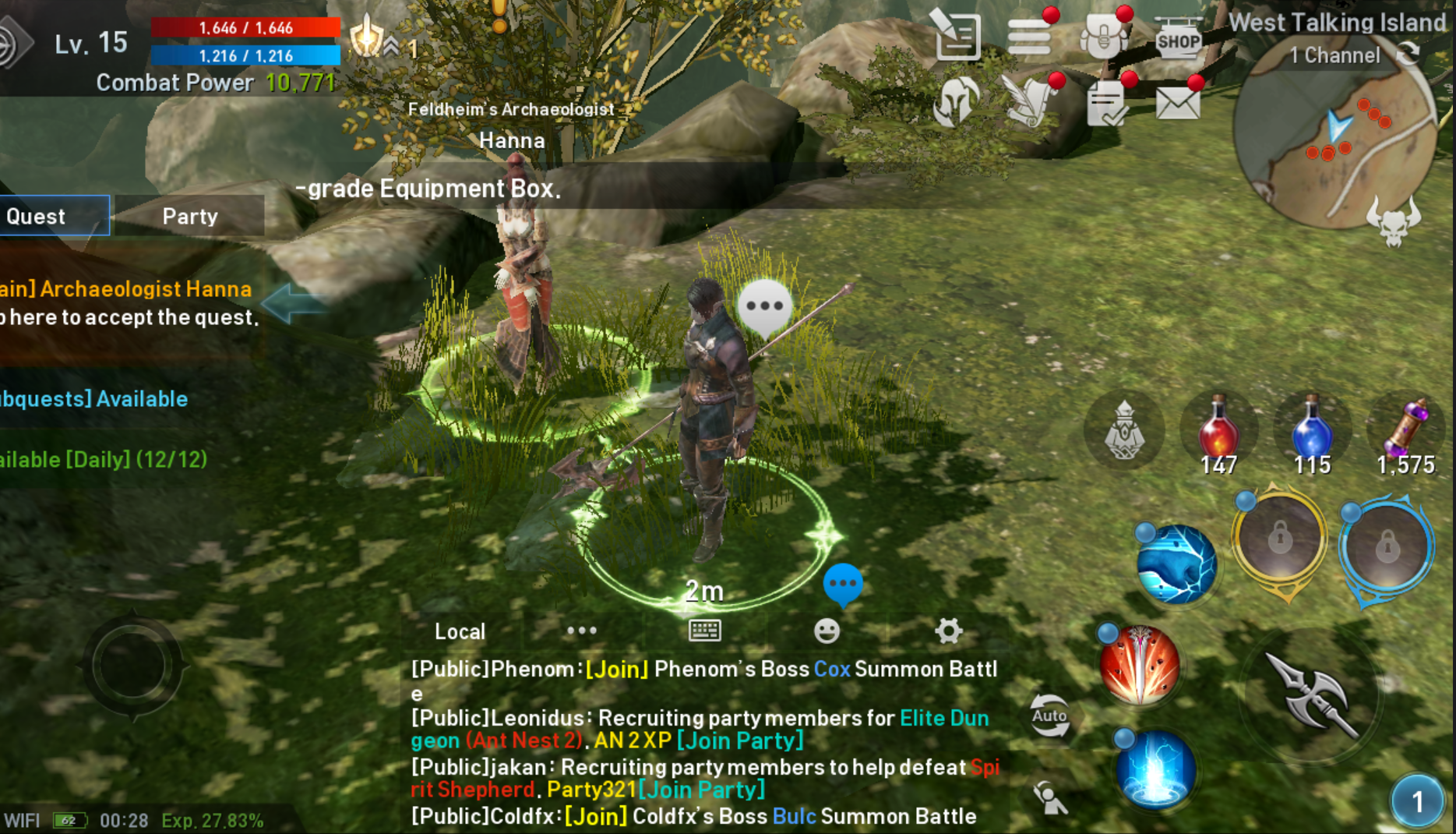Unlock the blue locked skill slot
Image resolution: width=1456 pixels, height=834 pixels.
tap(1386, 546)
